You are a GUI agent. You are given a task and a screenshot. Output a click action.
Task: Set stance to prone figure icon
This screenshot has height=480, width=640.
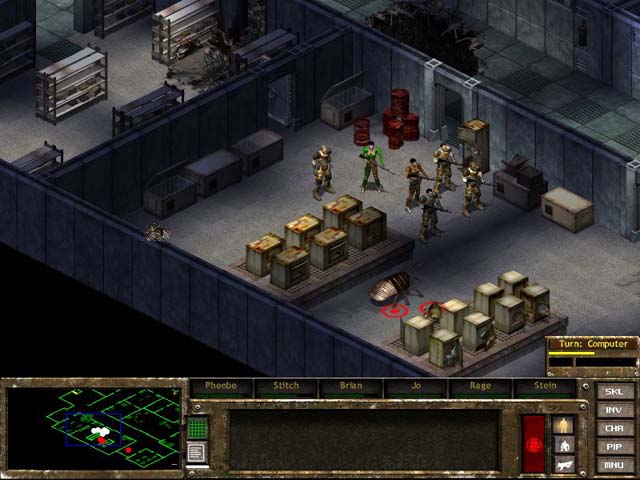point(565,463)
